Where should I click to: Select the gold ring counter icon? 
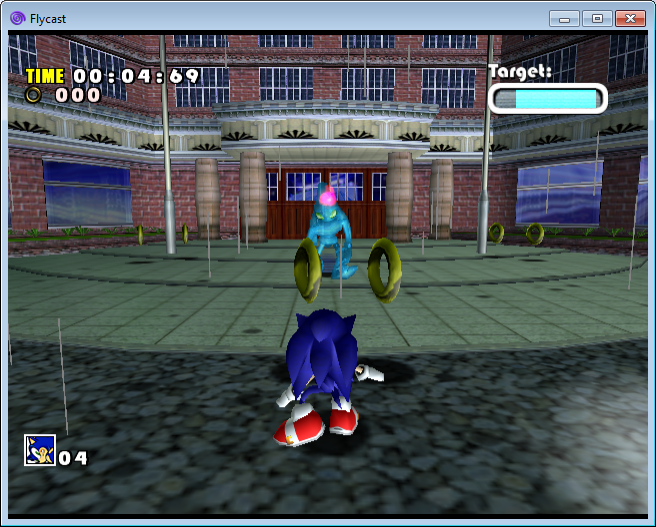[35, 95]
